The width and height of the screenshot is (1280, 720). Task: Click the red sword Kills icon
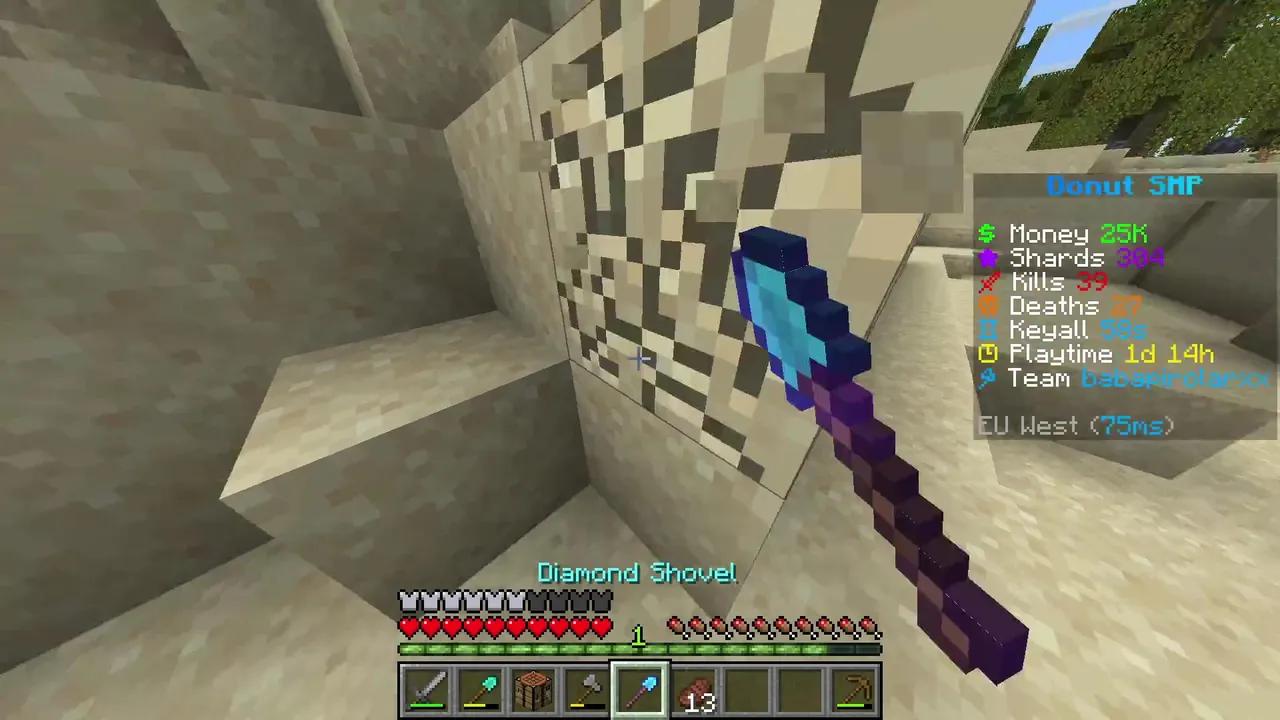point(986,281)
